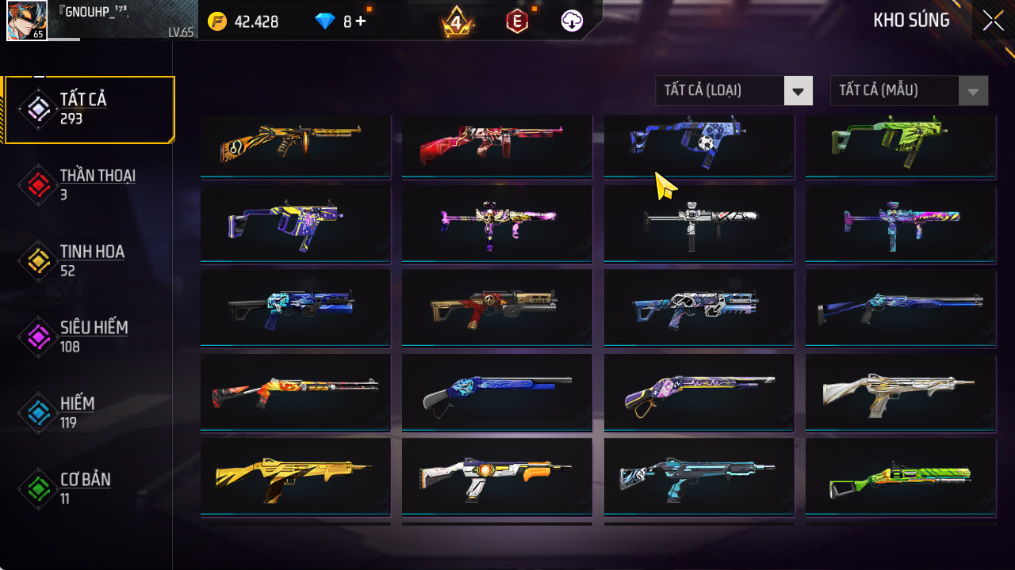Open the Tất Cả (Mẫu) model dropdown
The width and height of the screenshot is (1015, 570).
908,91
